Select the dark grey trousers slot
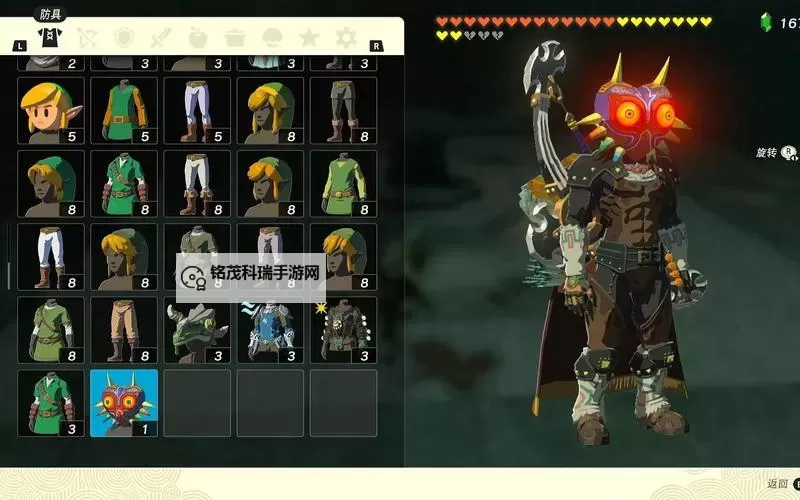This screenshot has width=800, height=500. pyautogui.click(x=343, y=110)
